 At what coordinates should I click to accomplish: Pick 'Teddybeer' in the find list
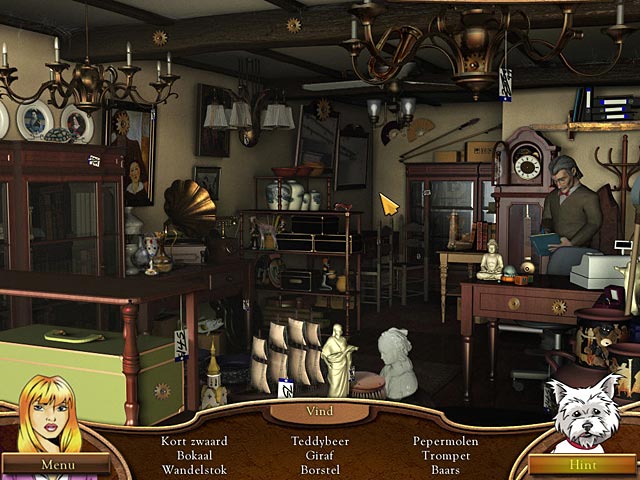[319, 441]
